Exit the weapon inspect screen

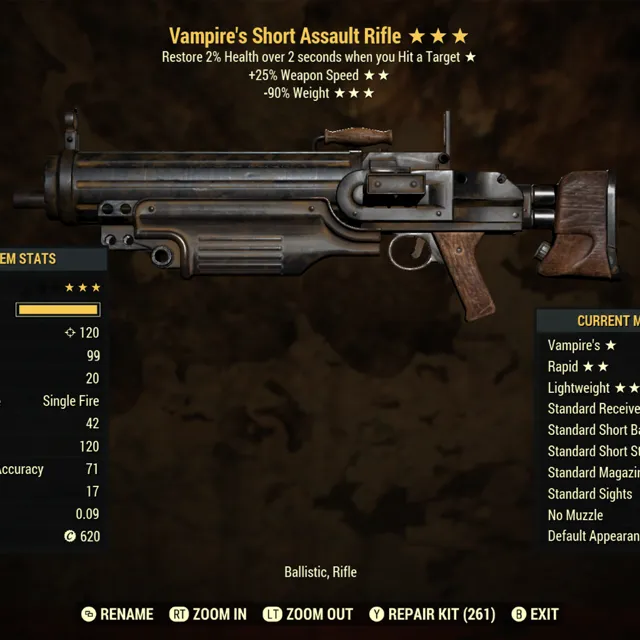[535, 614]
